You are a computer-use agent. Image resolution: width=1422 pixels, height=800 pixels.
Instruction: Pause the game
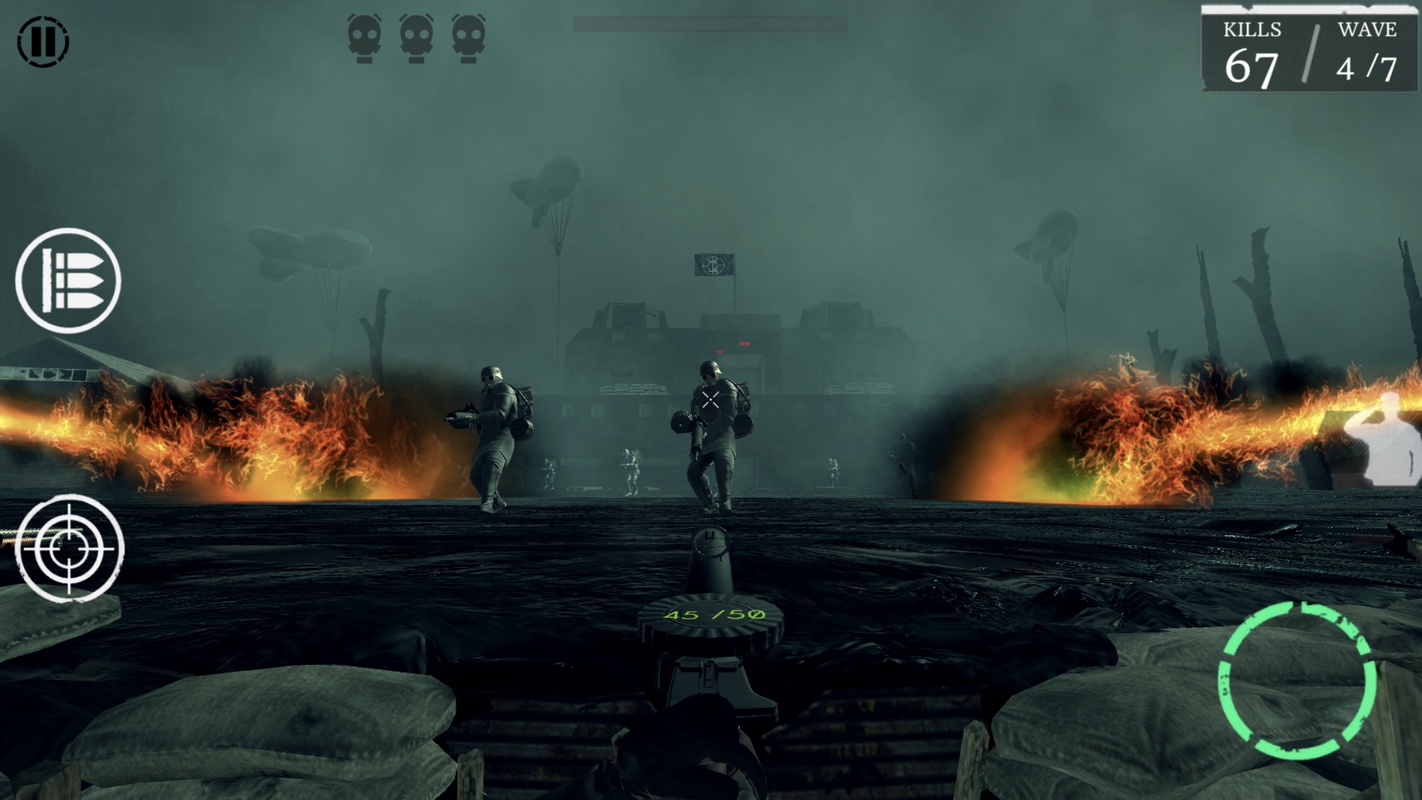pyautogui.click(x=43, y=42)
